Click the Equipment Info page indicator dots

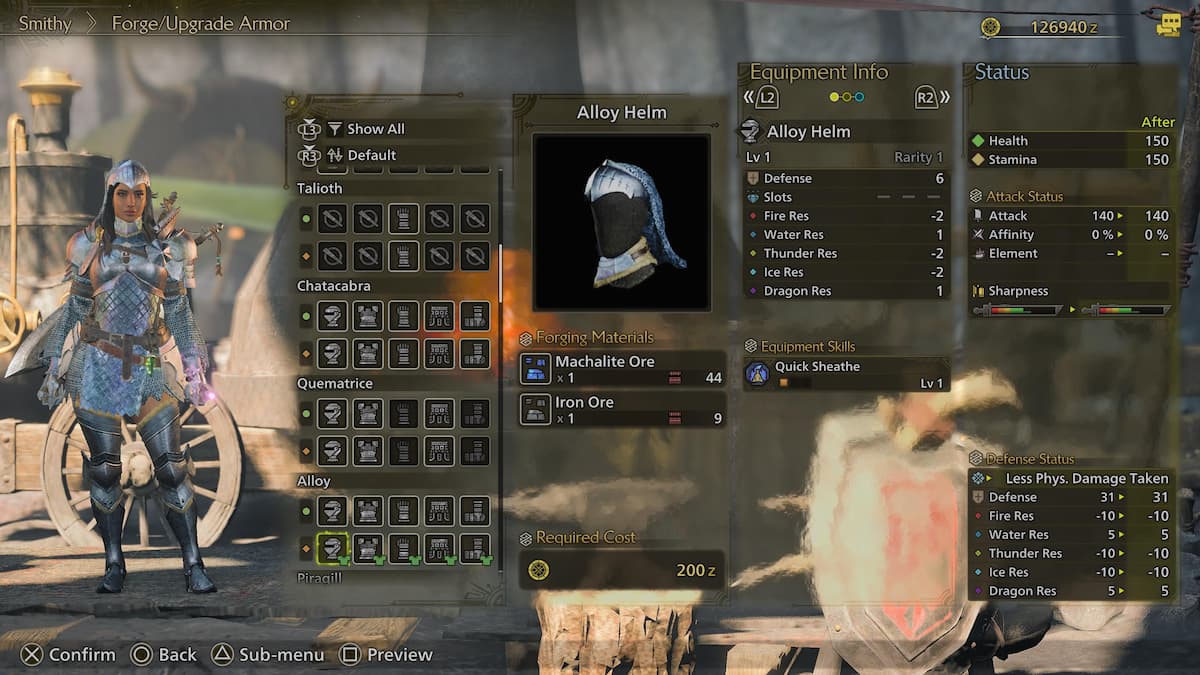click(x=847, y=97)
